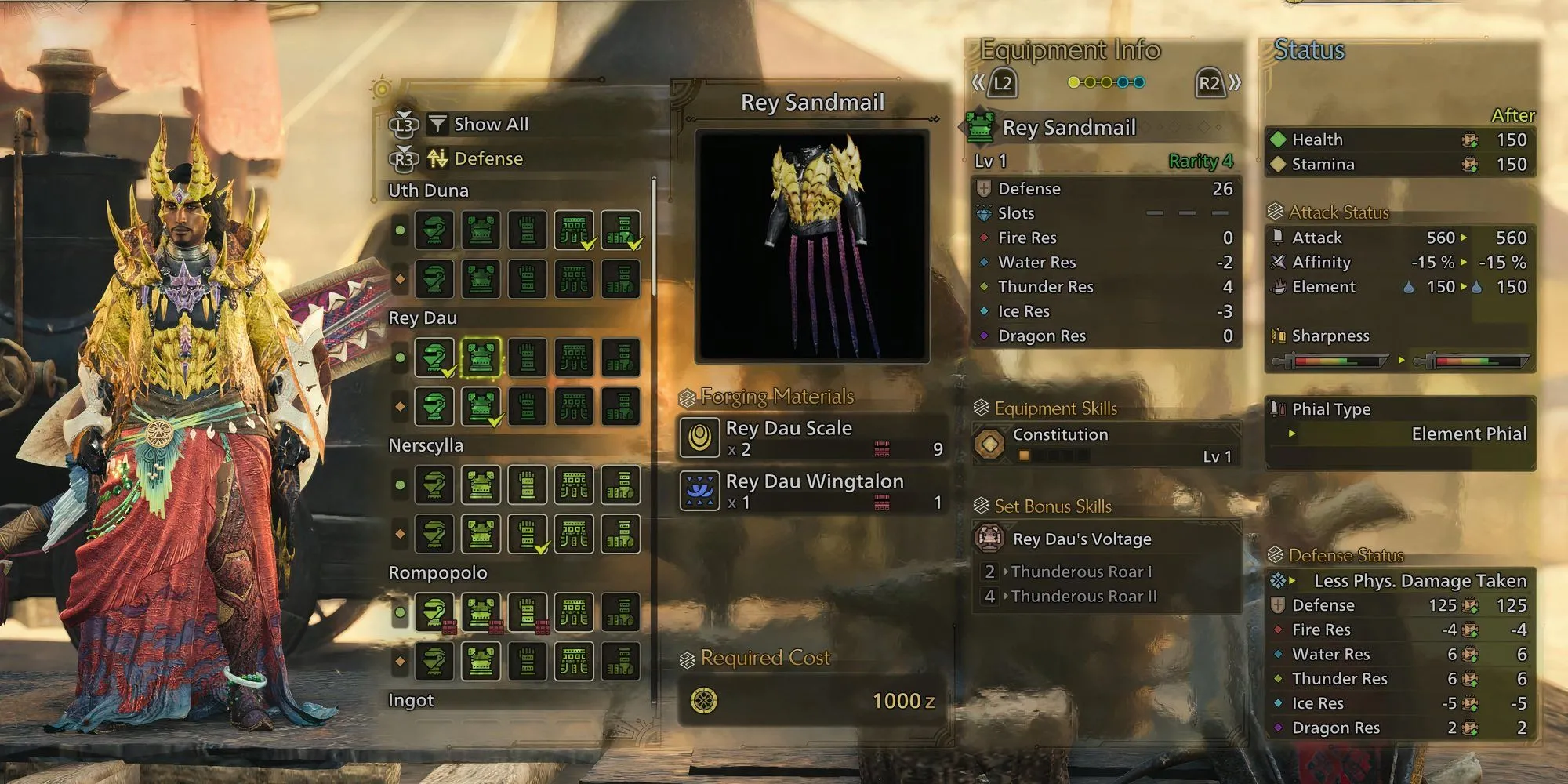Select the checkmarked Uth Duna waist armor
This screenshot has width=1568, height=784.
pyautogui.click(x=574, y=230)
